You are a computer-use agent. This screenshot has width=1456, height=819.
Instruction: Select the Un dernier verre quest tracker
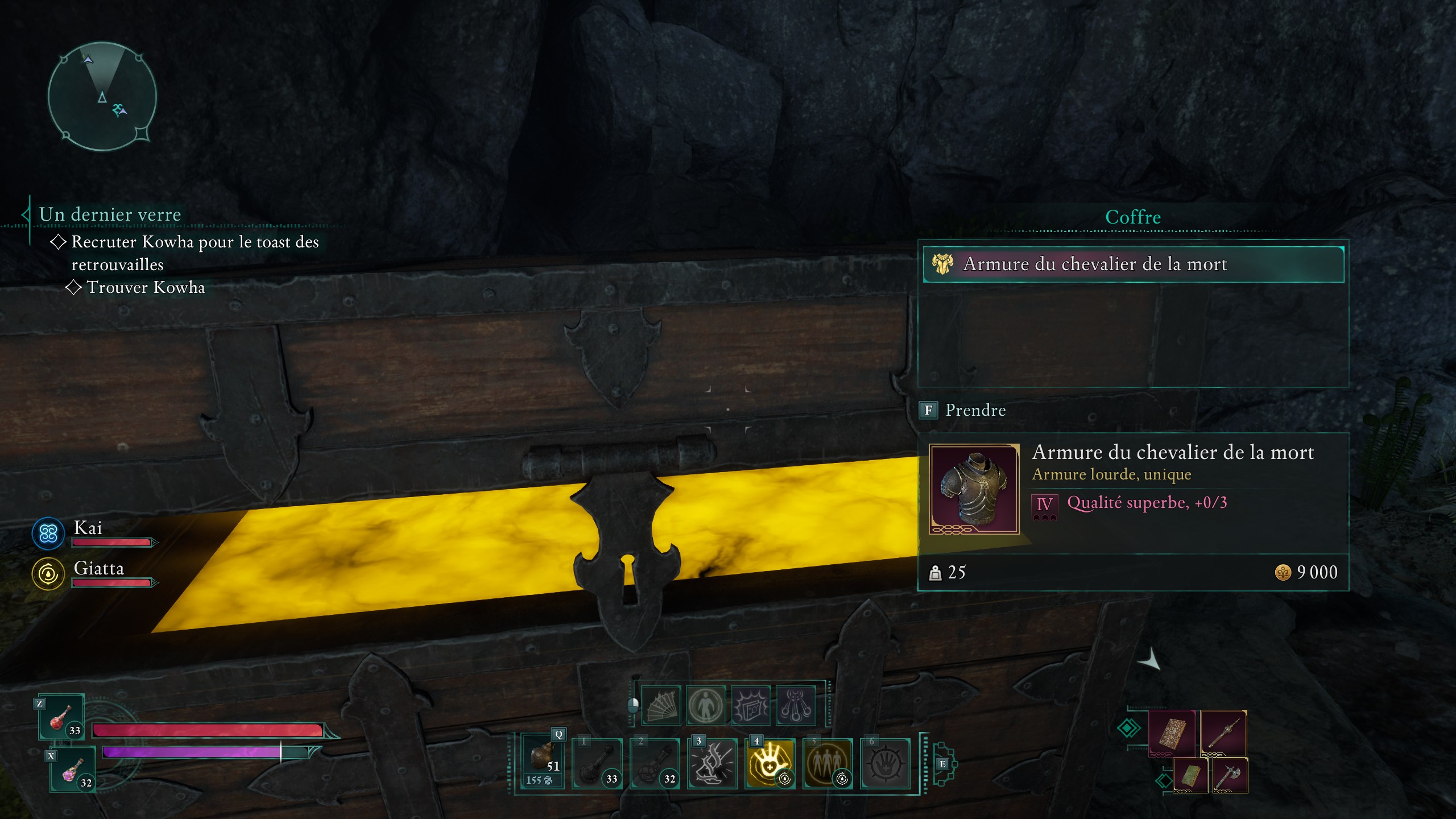tap(110, 214)
